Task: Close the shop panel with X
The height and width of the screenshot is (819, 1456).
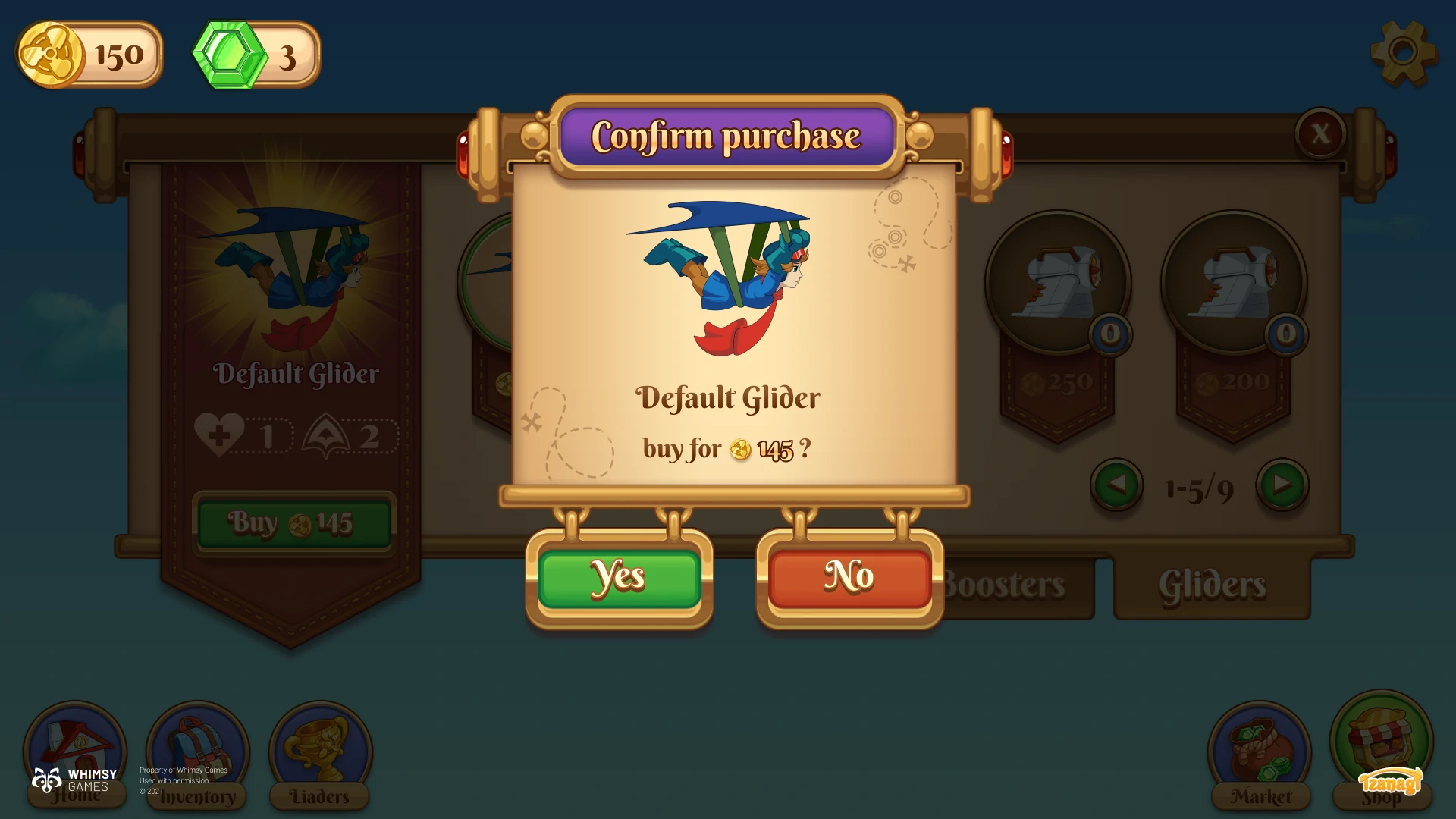Action: click(1320, 134)
